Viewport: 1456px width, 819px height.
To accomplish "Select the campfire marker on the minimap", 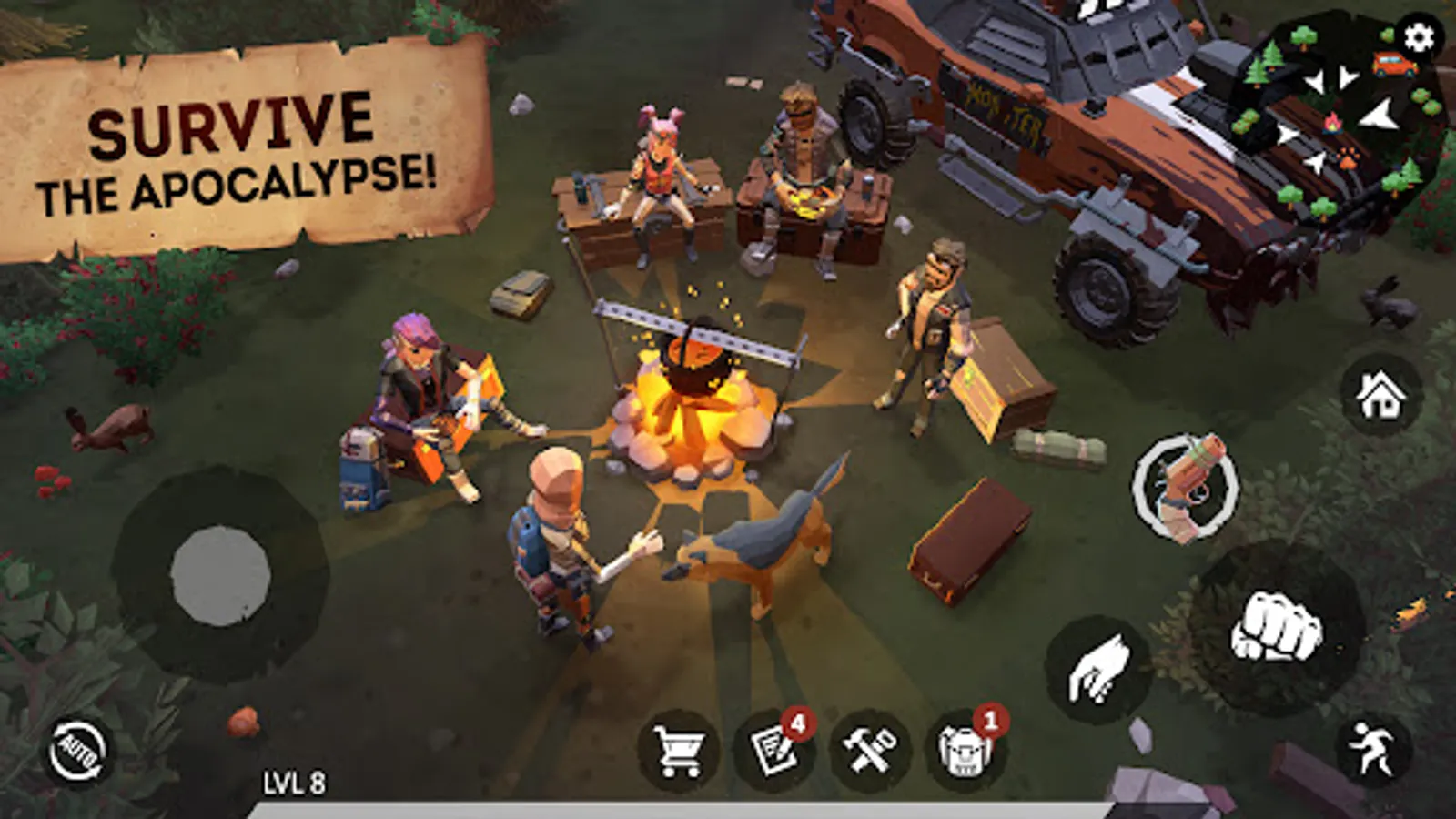I will (1331, 124).
